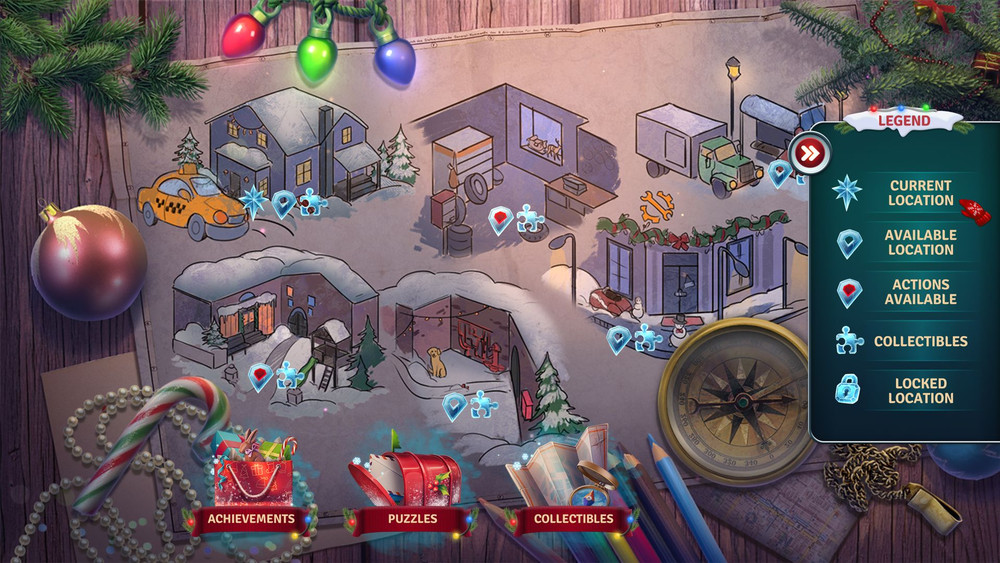1000x563 pixels.
Task: Open the Achievements menu
Action: coord(250,519)
